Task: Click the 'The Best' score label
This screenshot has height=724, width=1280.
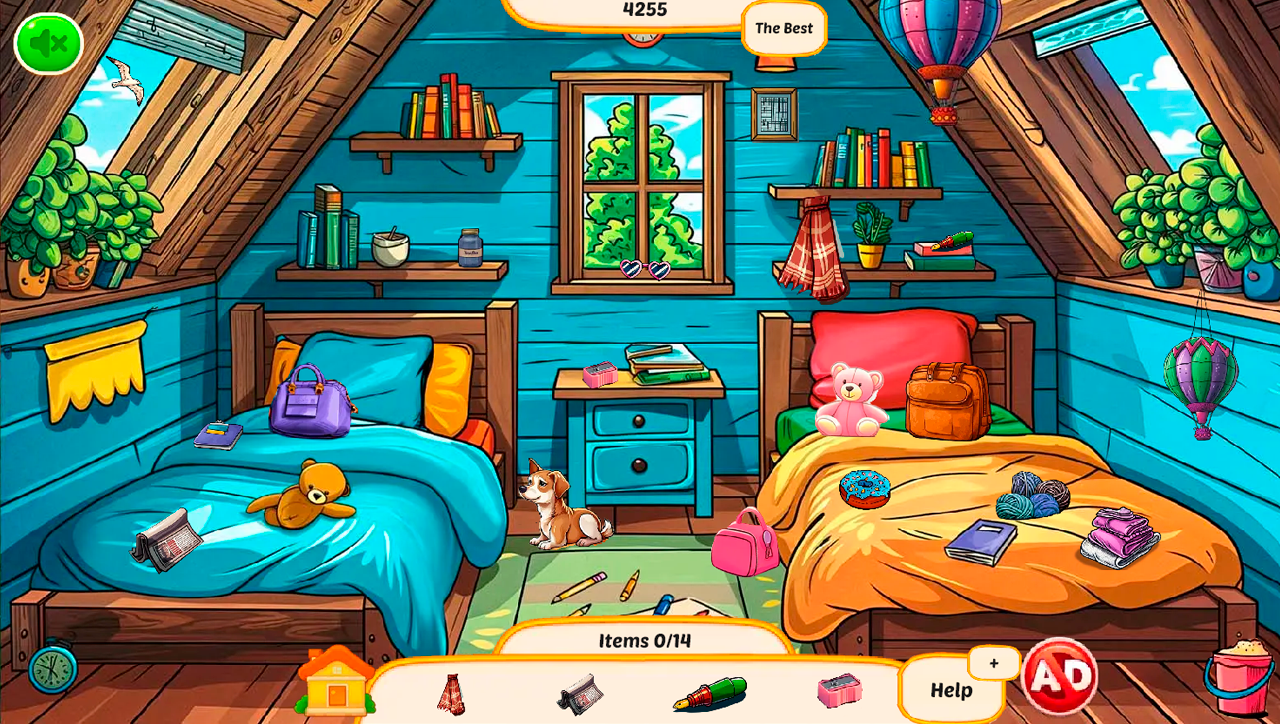Action: 784,28
